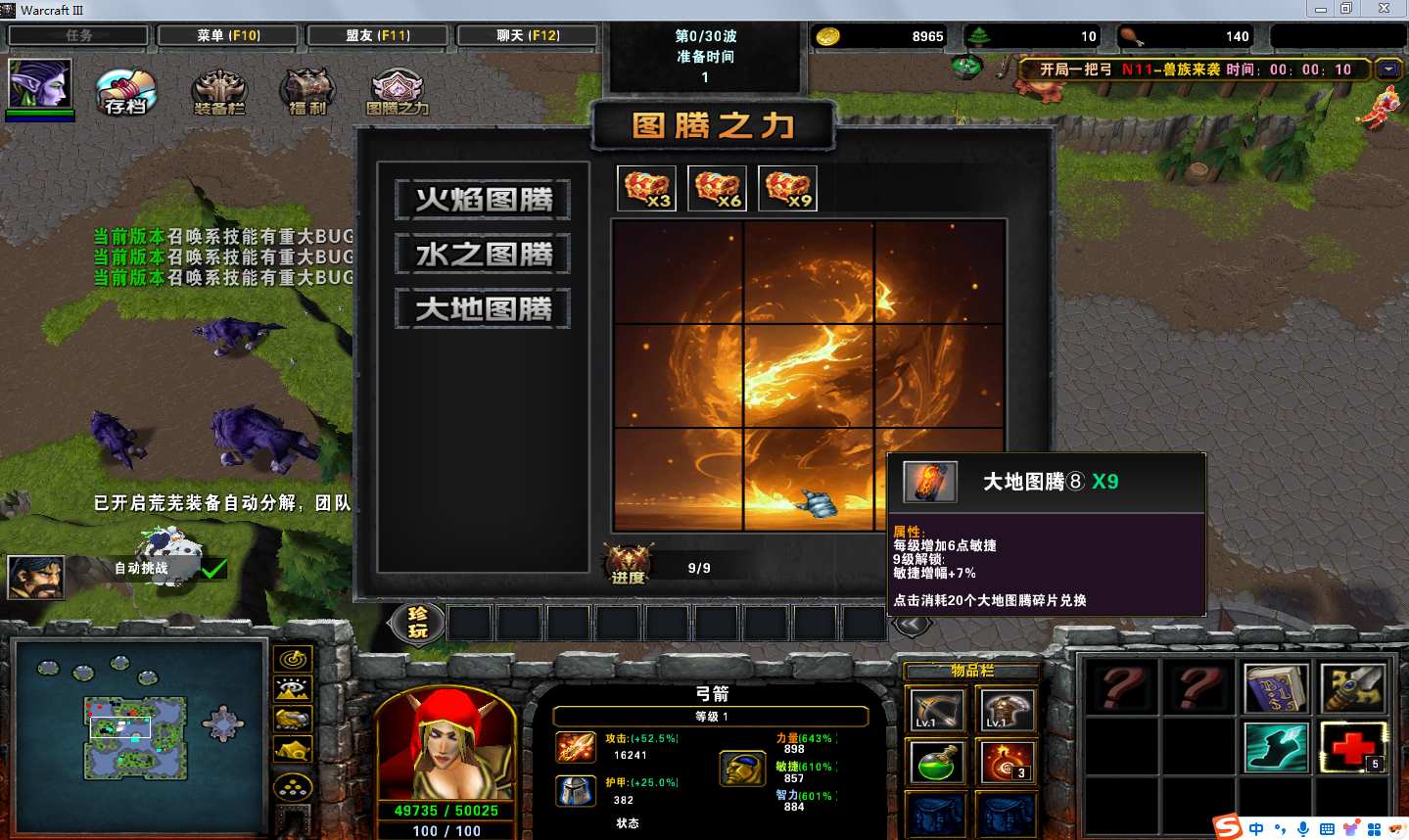The height and width of the screenshot is (840, 1409).
Task: Select the 大地图腾 tab
Action: [x=483, y=309]
